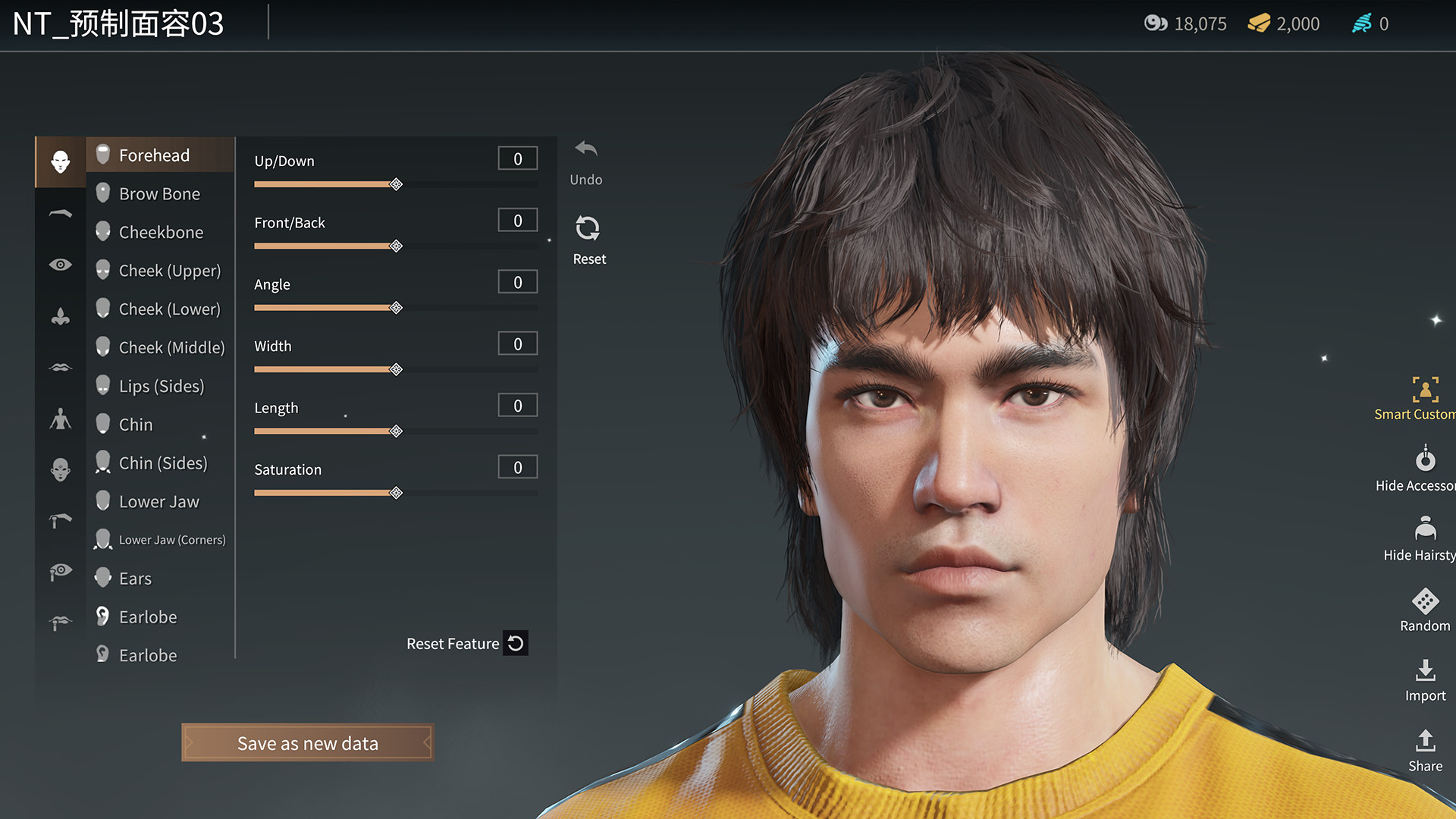The width and height of the screenshot is (1456, 819).
Task: Randomize the face with Random
Action: click(x=1425, y=601)
